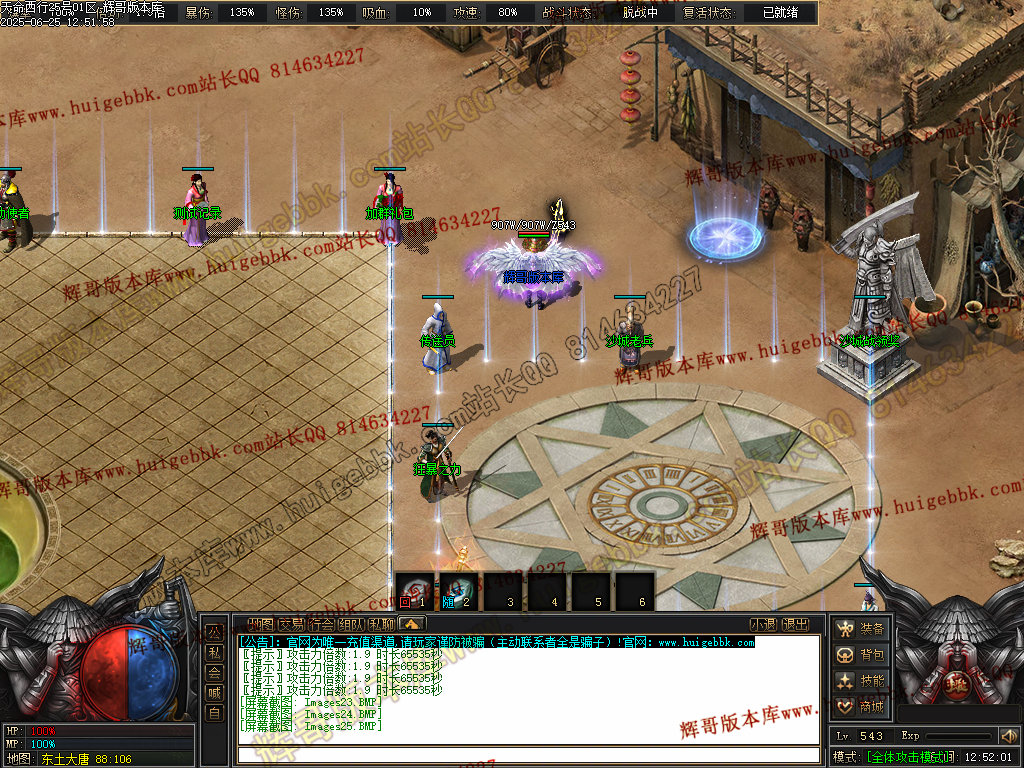Select the 私聊 private chat button
Viewport: 1024px width, 768px height.
click(381, 625)
